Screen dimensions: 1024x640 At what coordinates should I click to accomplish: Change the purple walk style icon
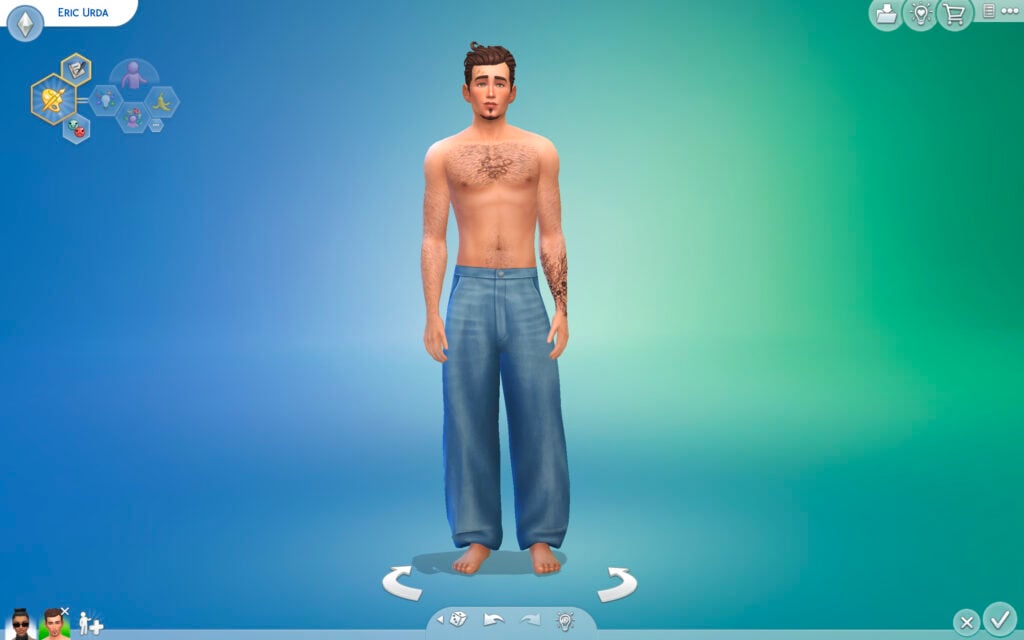pos(133,74)
